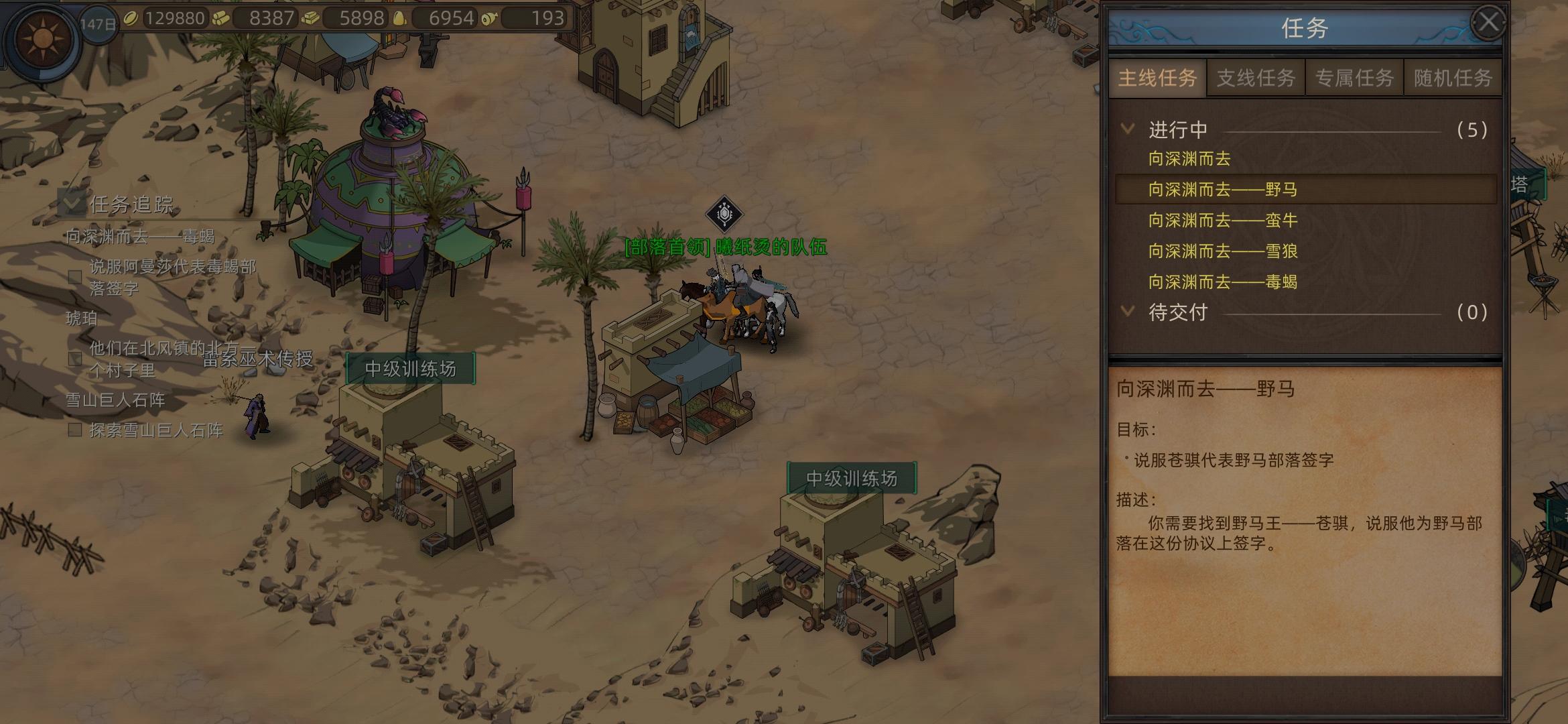Select the tribe leader party marker icon
Image resolution: width=1568 pixels, height=724 pixels.
click(x=724, y=215)
